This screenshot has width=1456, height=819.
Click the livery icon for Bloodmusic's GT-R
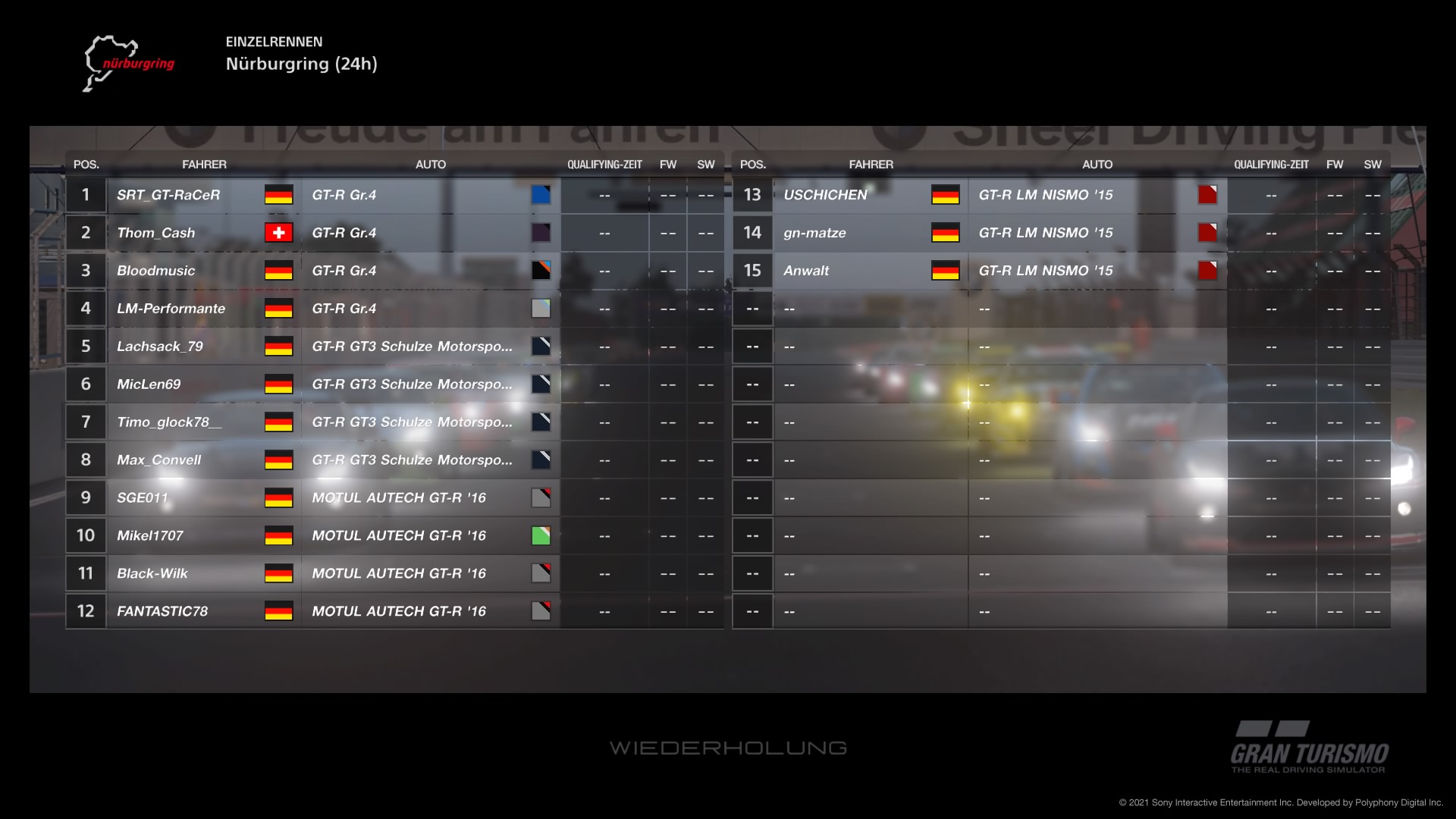coord(541,270)
